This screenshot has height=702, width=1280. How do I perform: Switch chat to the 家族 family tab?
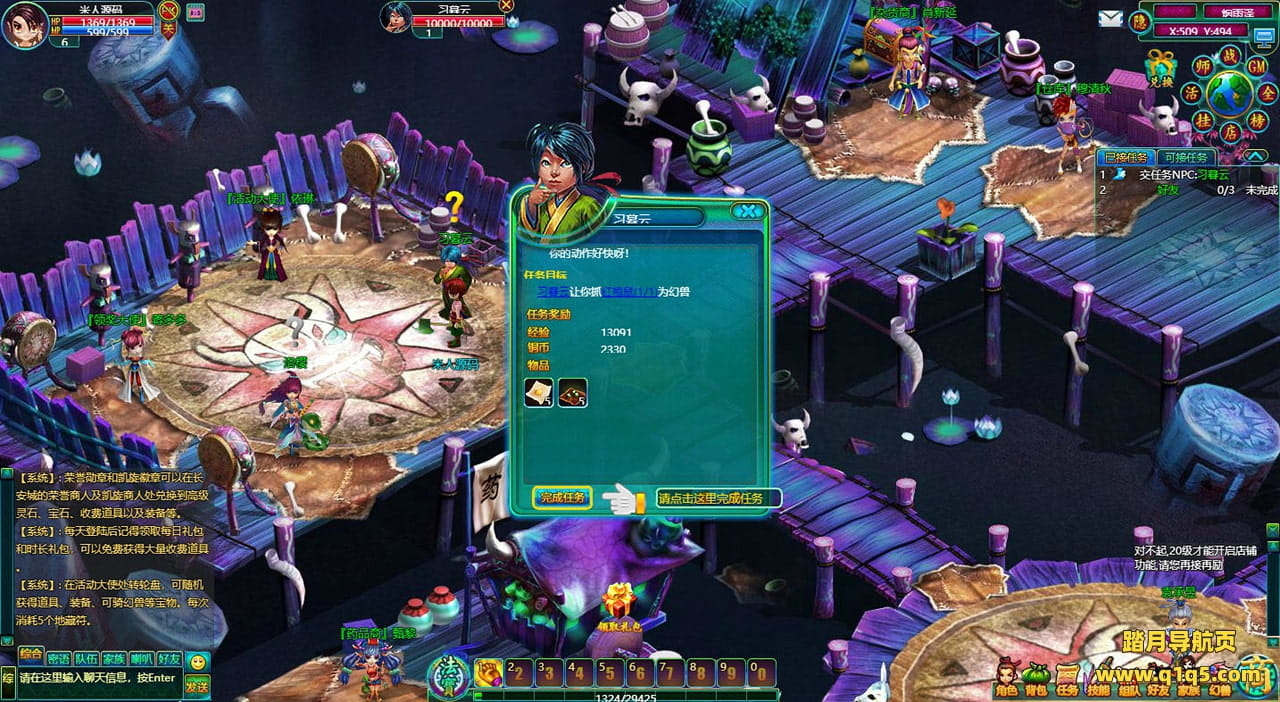point(114,659)
